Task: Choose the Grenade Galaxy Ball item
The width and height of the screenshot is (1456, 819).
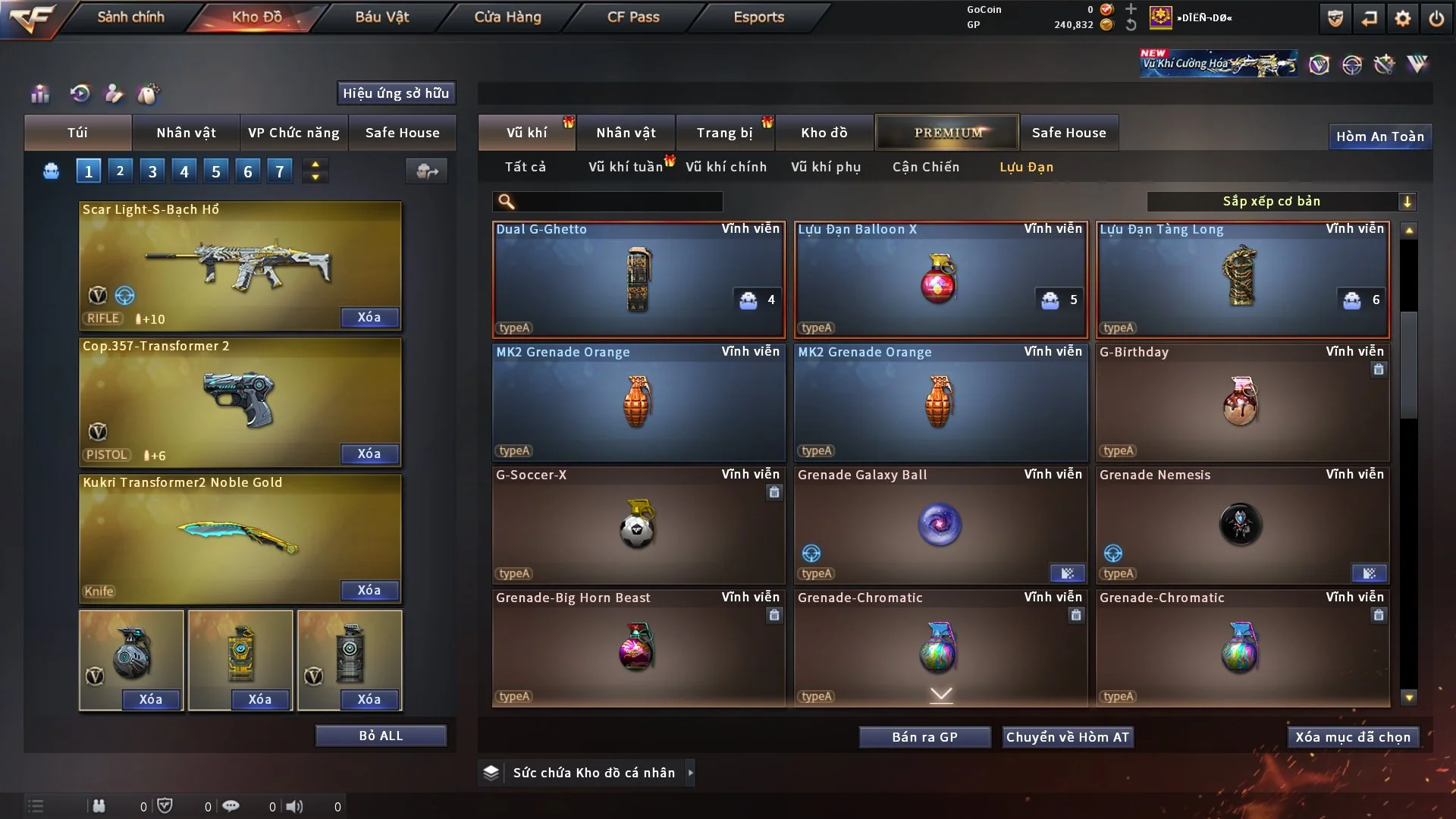Action: point(940,525)
